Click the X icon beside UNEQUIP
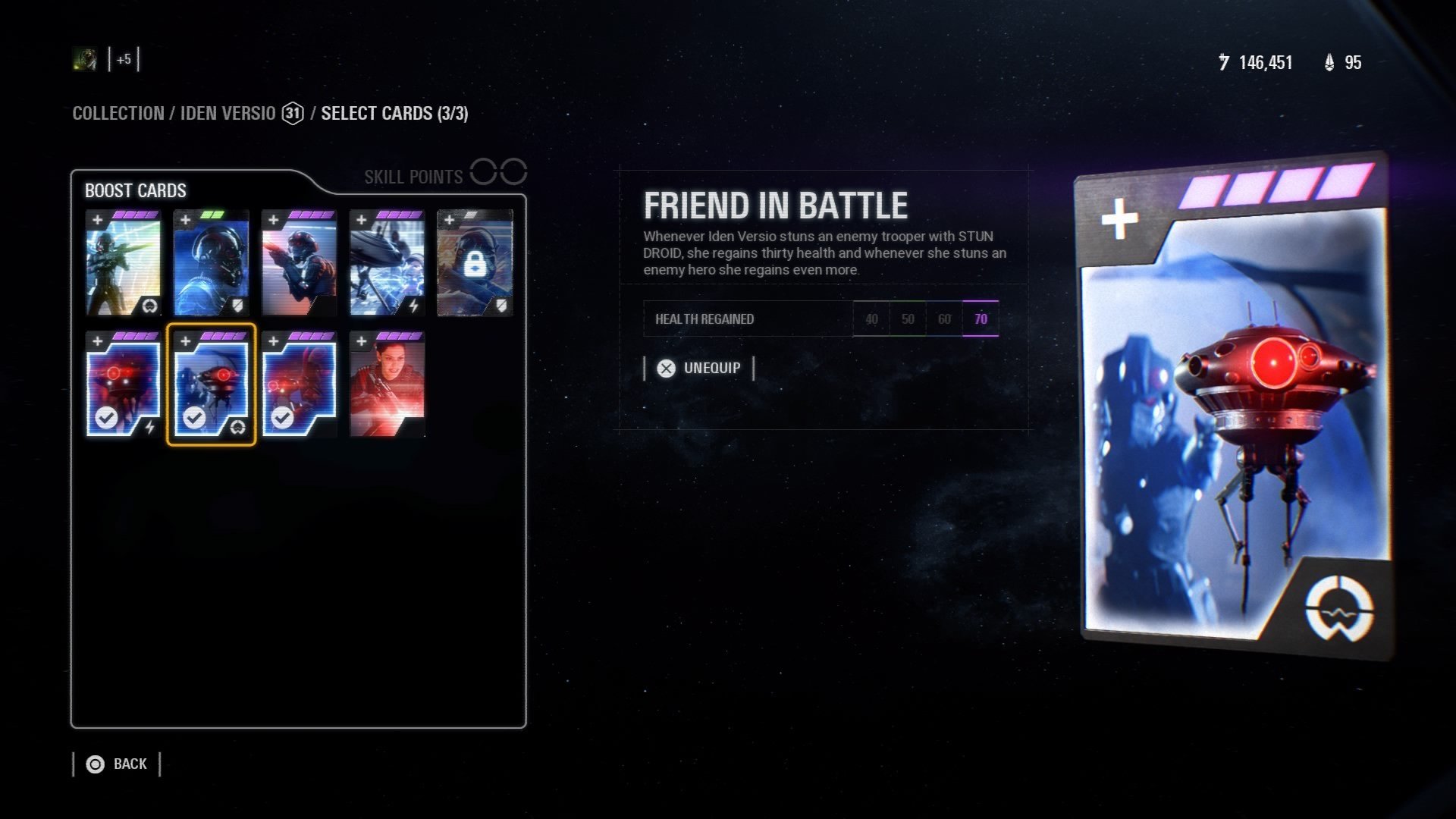Image resolution: width=1456 pixels, height=819 pixels. (x=665, y=369)
